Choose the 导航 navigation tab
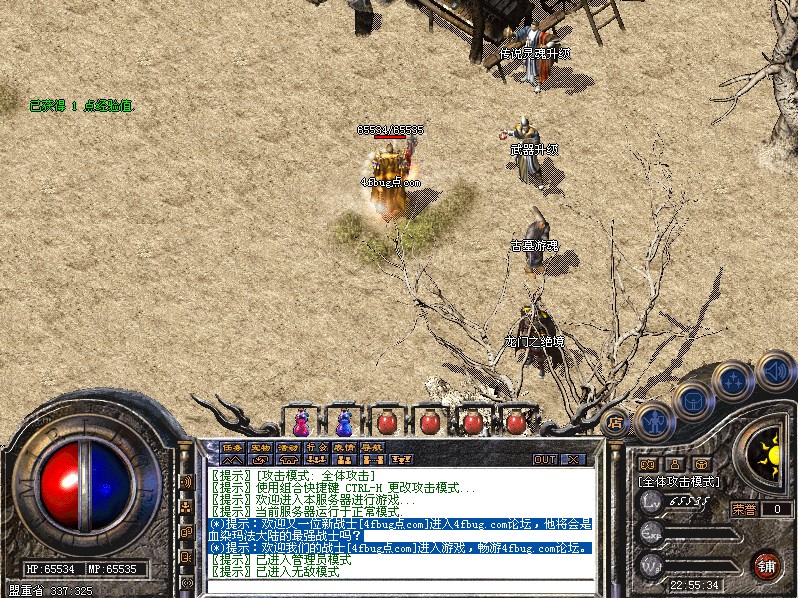 [x=372, y=447]
